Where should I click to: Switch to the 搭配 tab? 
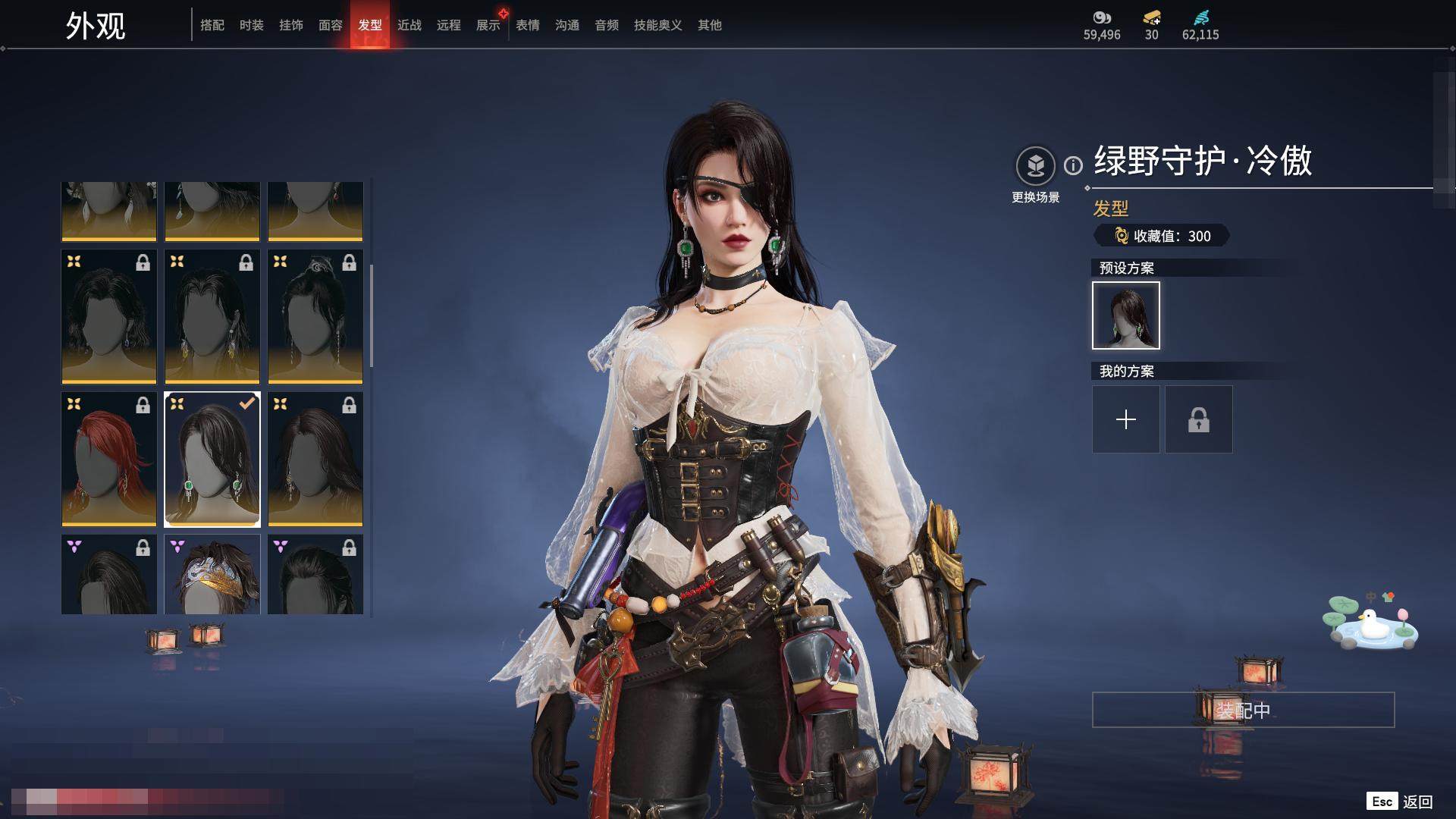[x=212, y=25]
